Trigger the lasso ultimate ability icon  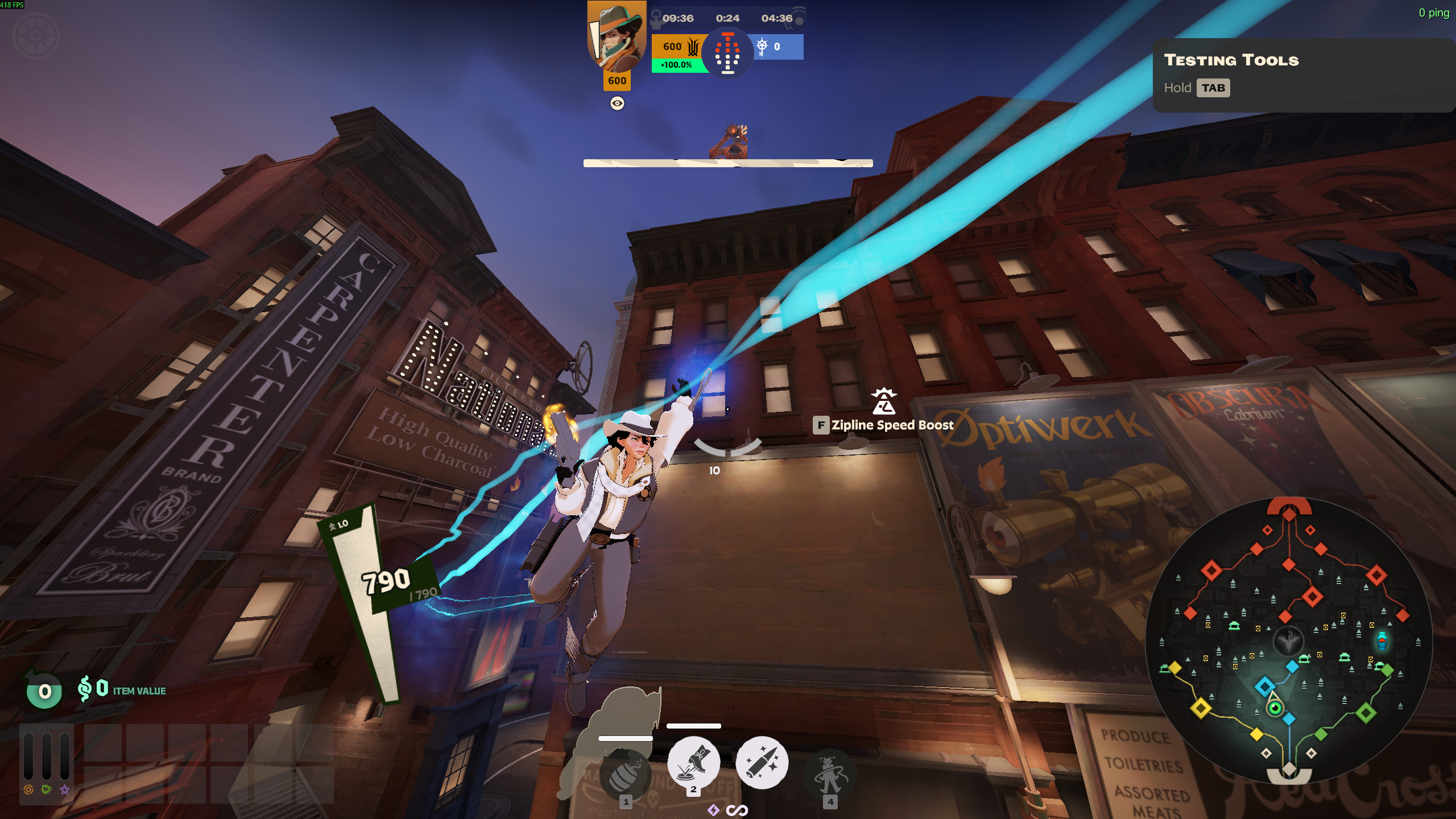click(830, 775)
